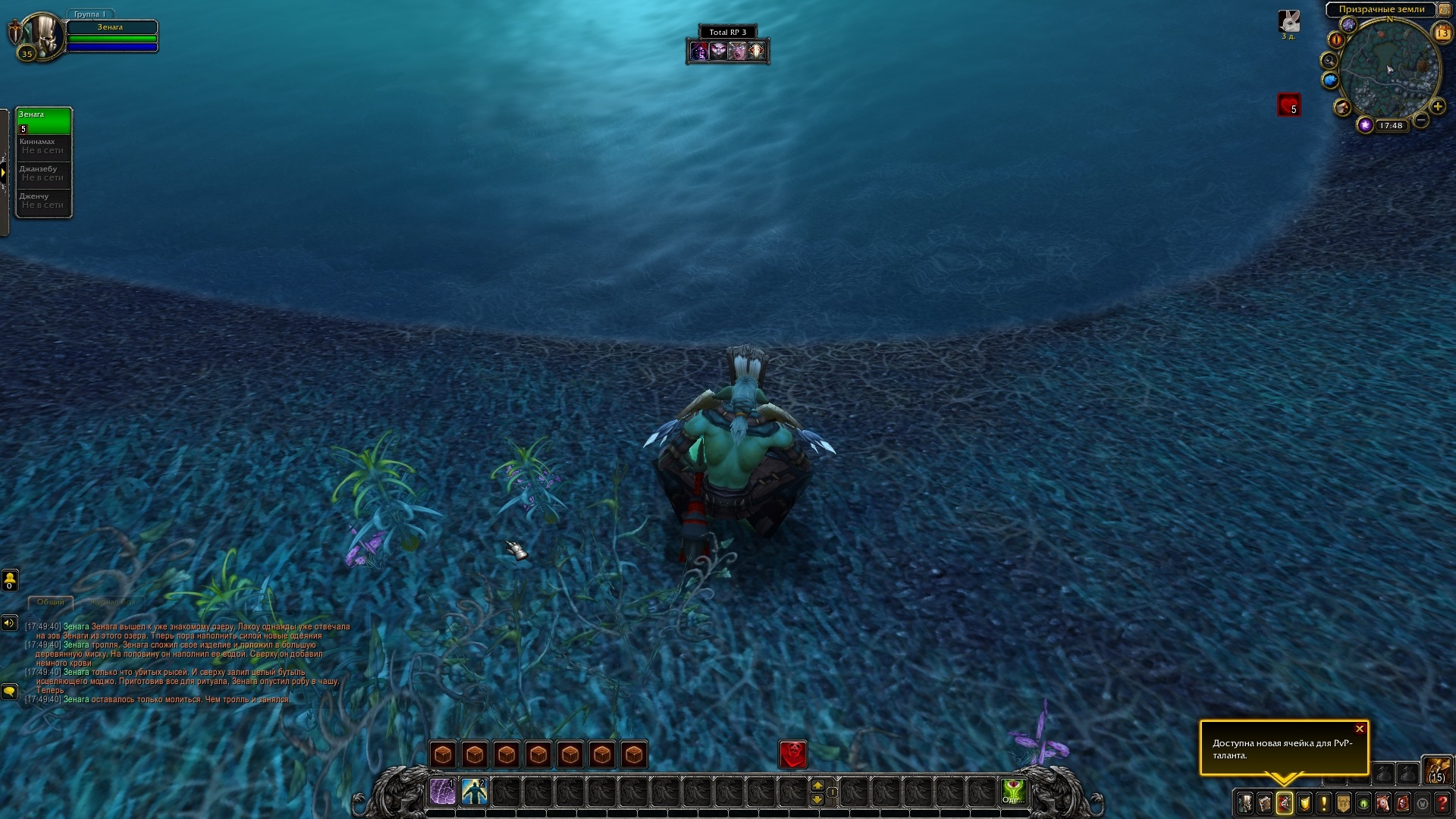Open the backpack showing 15 free slots

[1437, 770]
